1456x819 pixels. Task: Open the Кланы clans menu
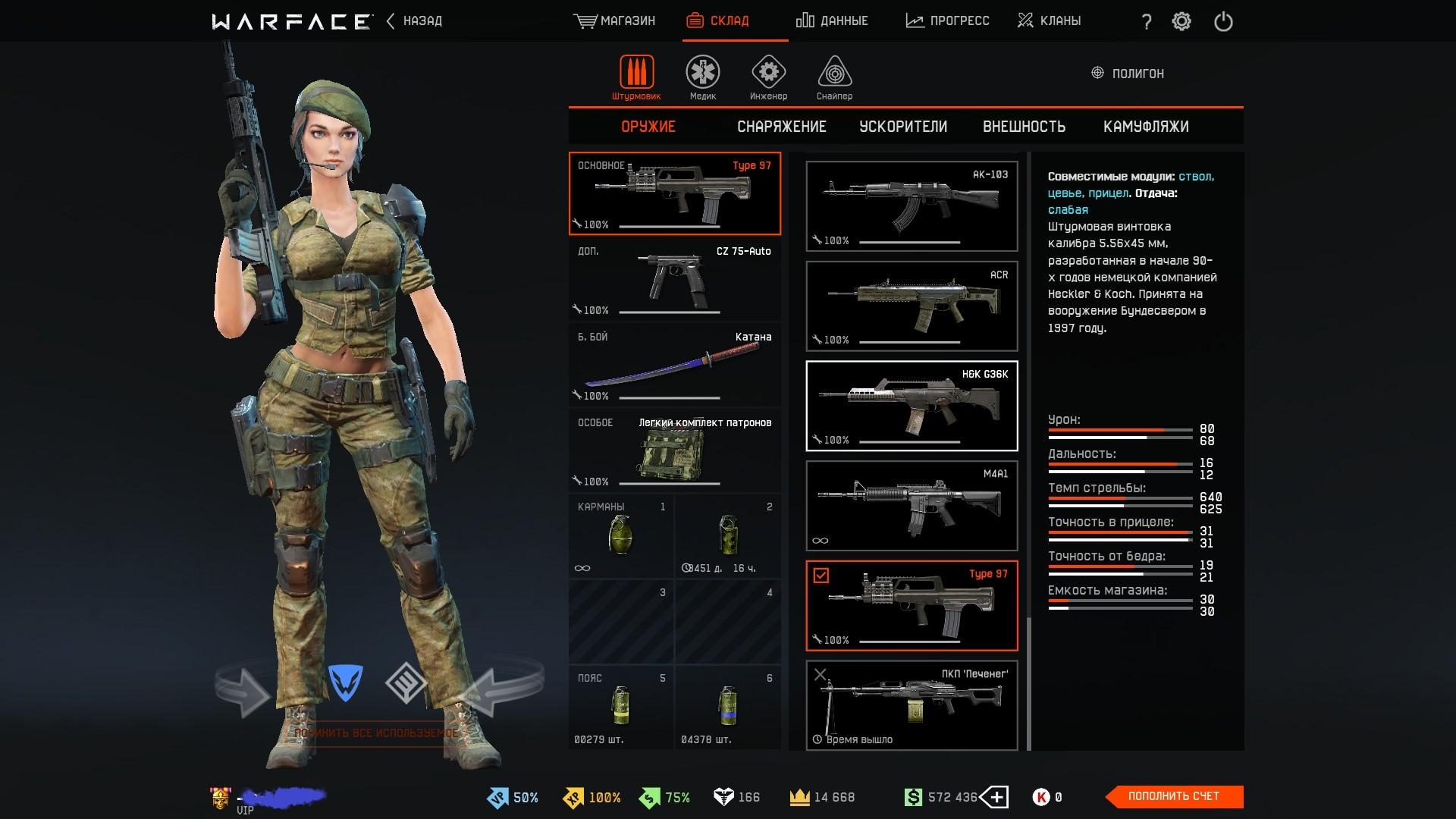click(x=1049, y=21)
